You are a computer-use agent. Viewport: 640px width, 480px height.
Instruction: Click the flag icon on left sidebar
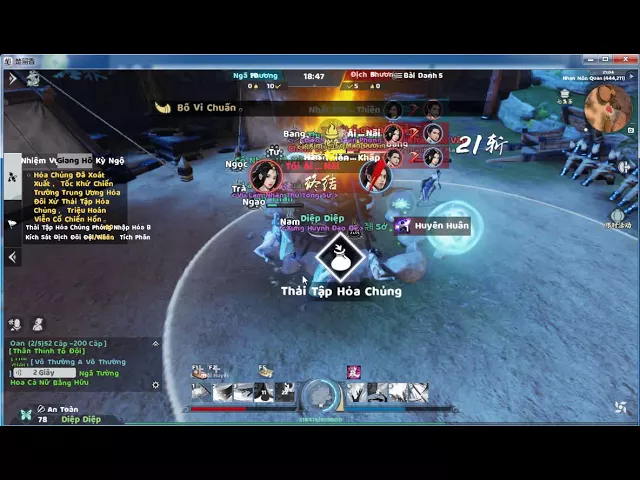tap(12, 224)
